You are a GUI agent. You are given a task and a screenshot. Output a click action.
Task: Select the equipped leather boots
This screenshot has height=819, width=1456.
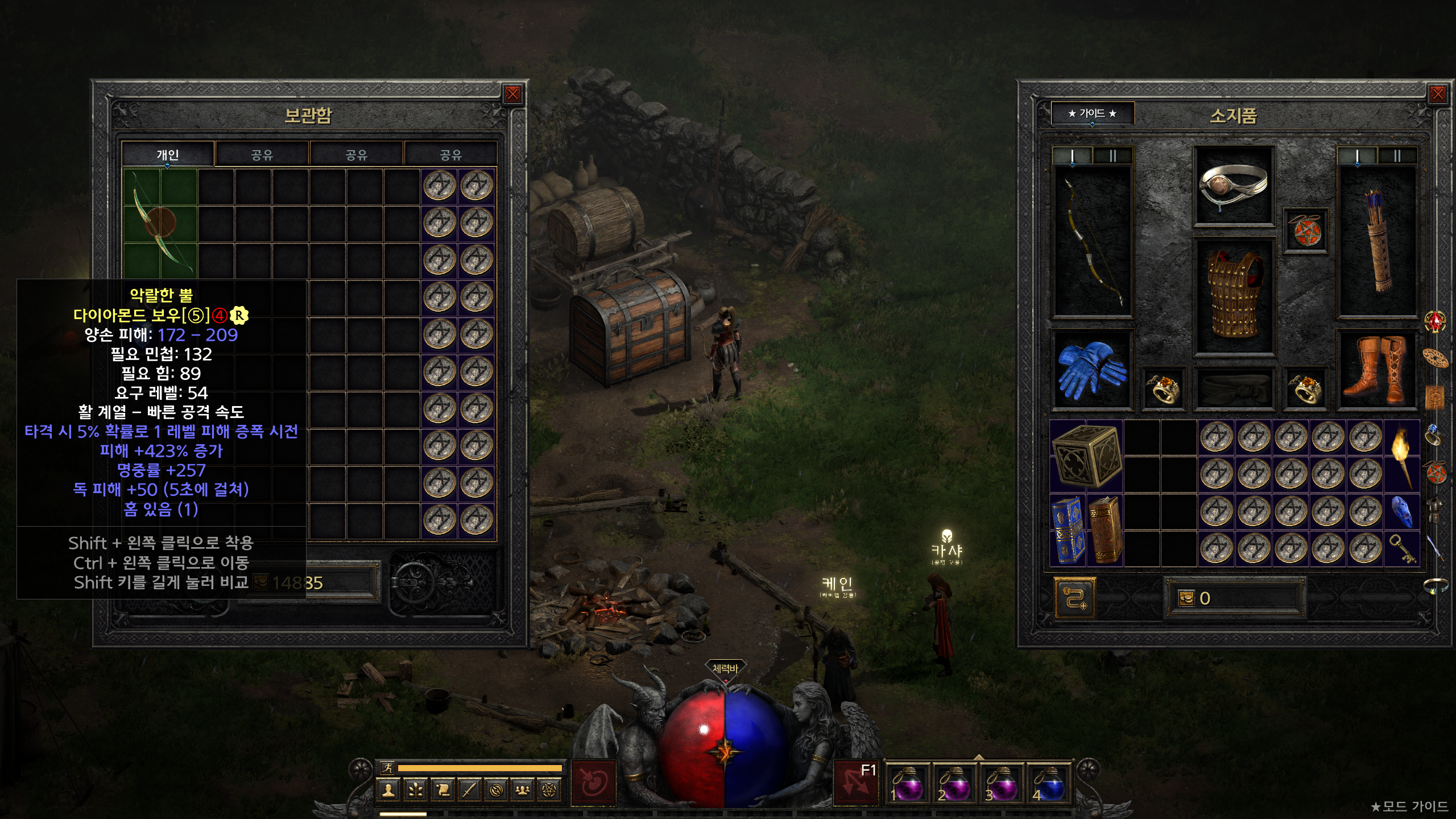point(1376,370)
